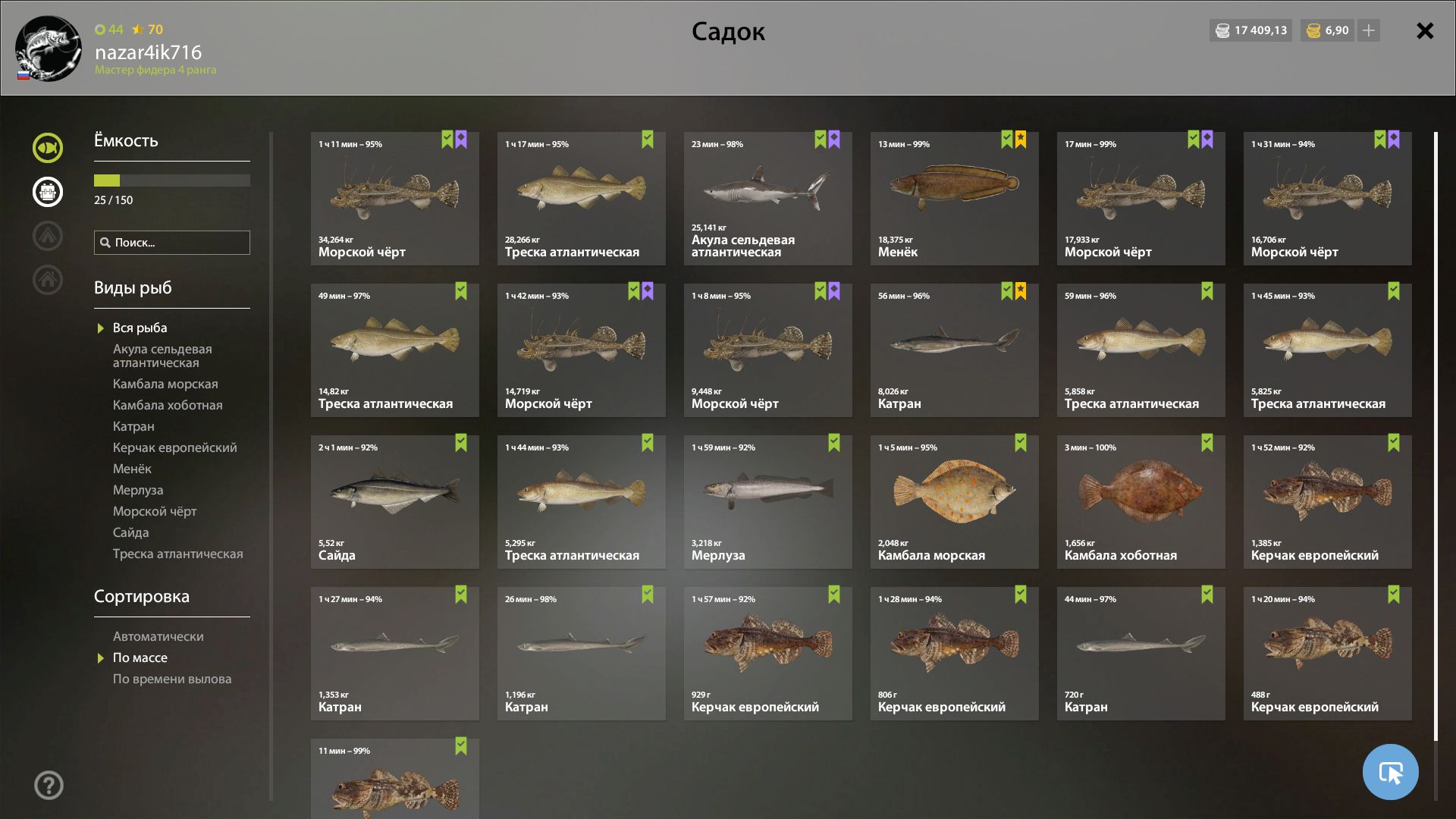Sort the catch По массе
This screenshot has width=1456, height=819.
tap(140, 657)
